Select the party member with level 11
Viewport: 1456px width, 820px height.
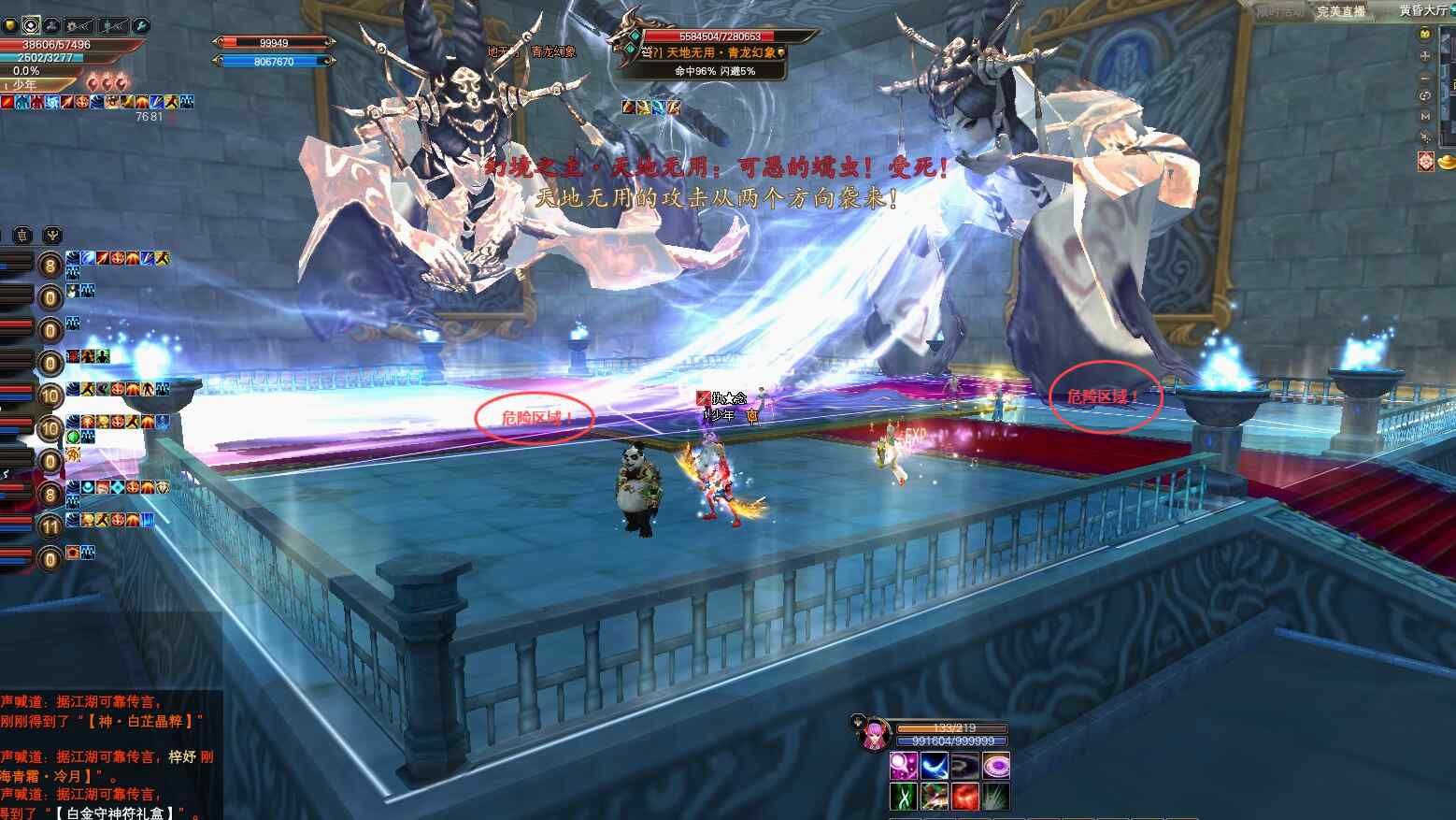[50, 526]
